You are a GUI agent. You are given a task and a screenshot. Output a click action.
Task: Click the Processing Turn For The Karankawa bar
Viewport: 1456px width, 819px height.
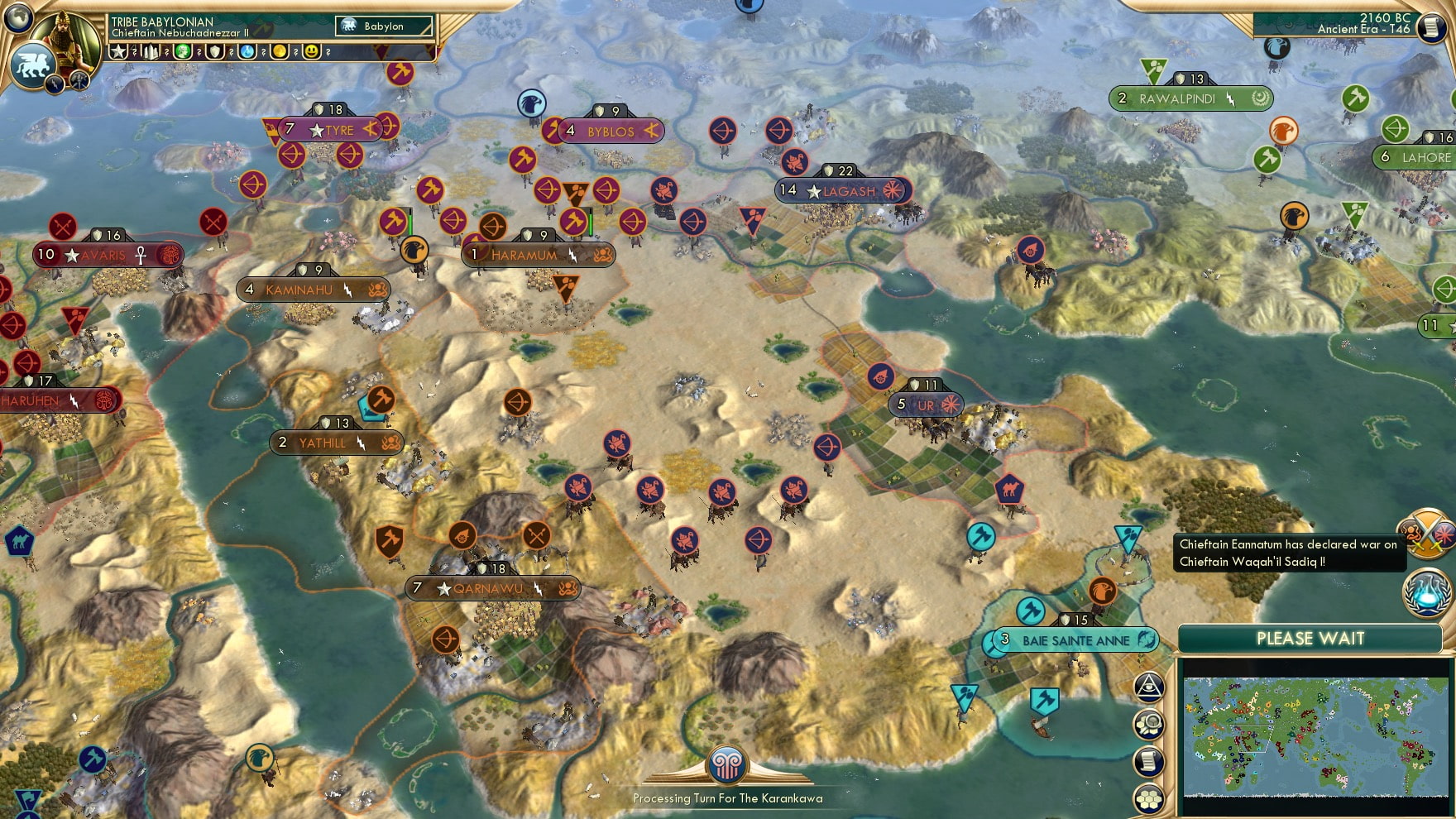pyautogui.click(x=726, y=799)
